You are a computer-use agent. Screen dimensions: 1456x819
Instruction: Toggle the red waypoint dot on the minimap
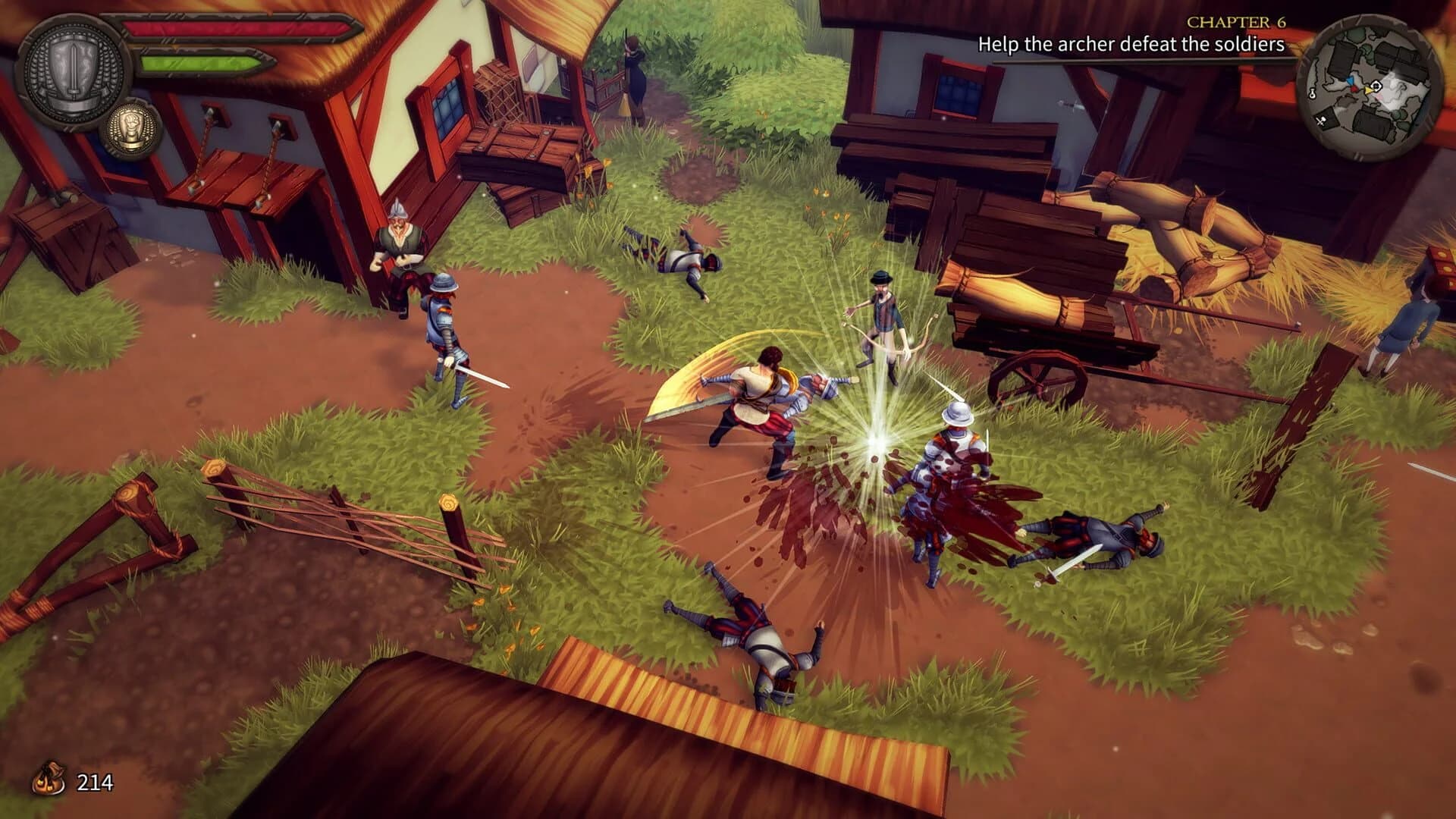coord(1354,89)
